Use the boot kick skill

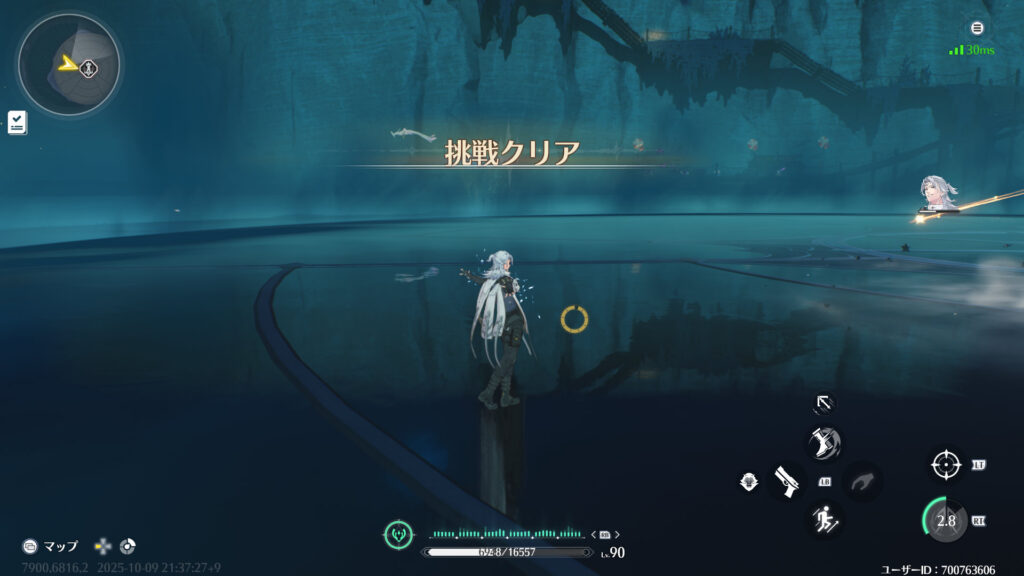824,443
